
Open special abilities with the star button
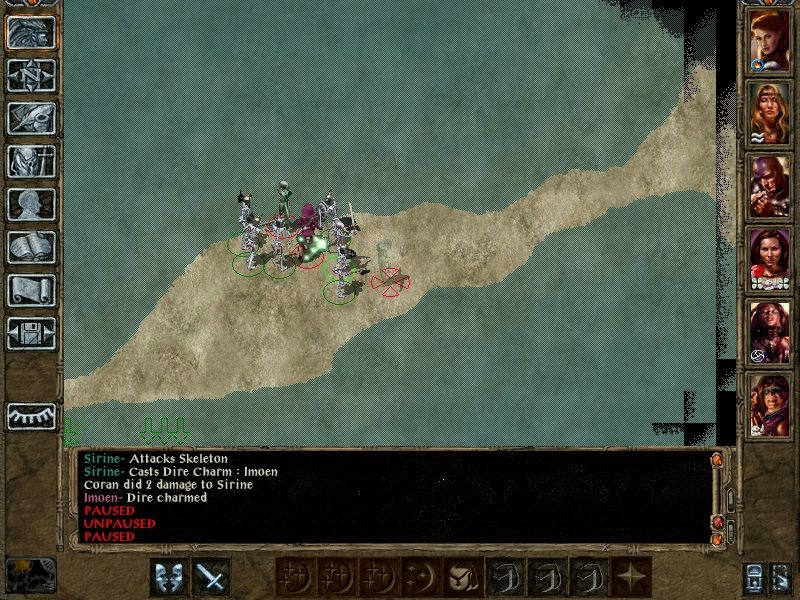631,577
